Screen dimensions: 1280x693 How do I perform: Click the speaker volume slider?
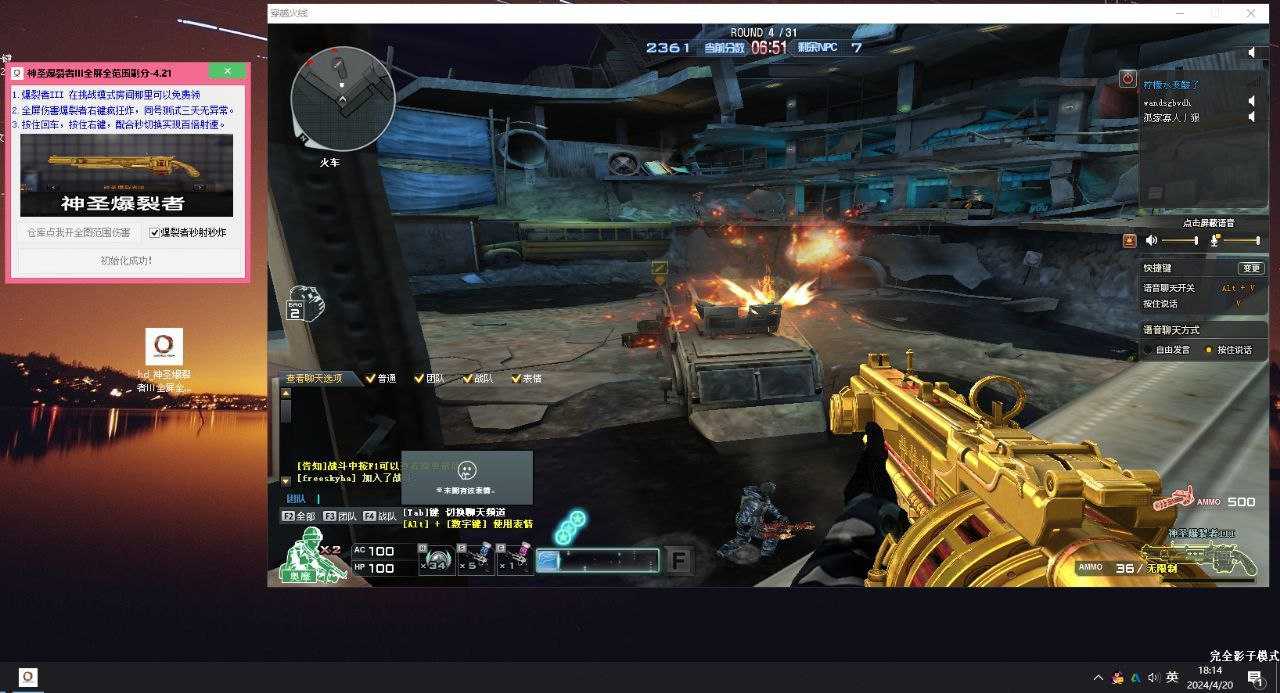(x=1180, y=240)
